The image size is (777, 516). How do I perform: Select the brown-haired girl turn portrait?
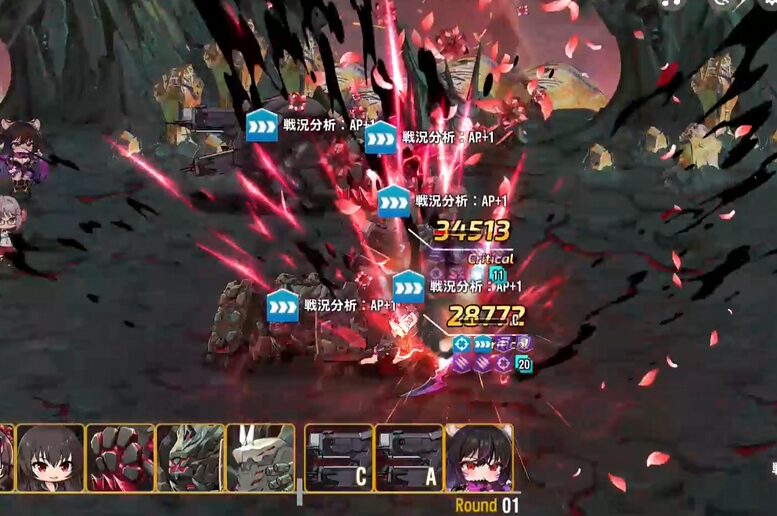click(x=50, y=458)
